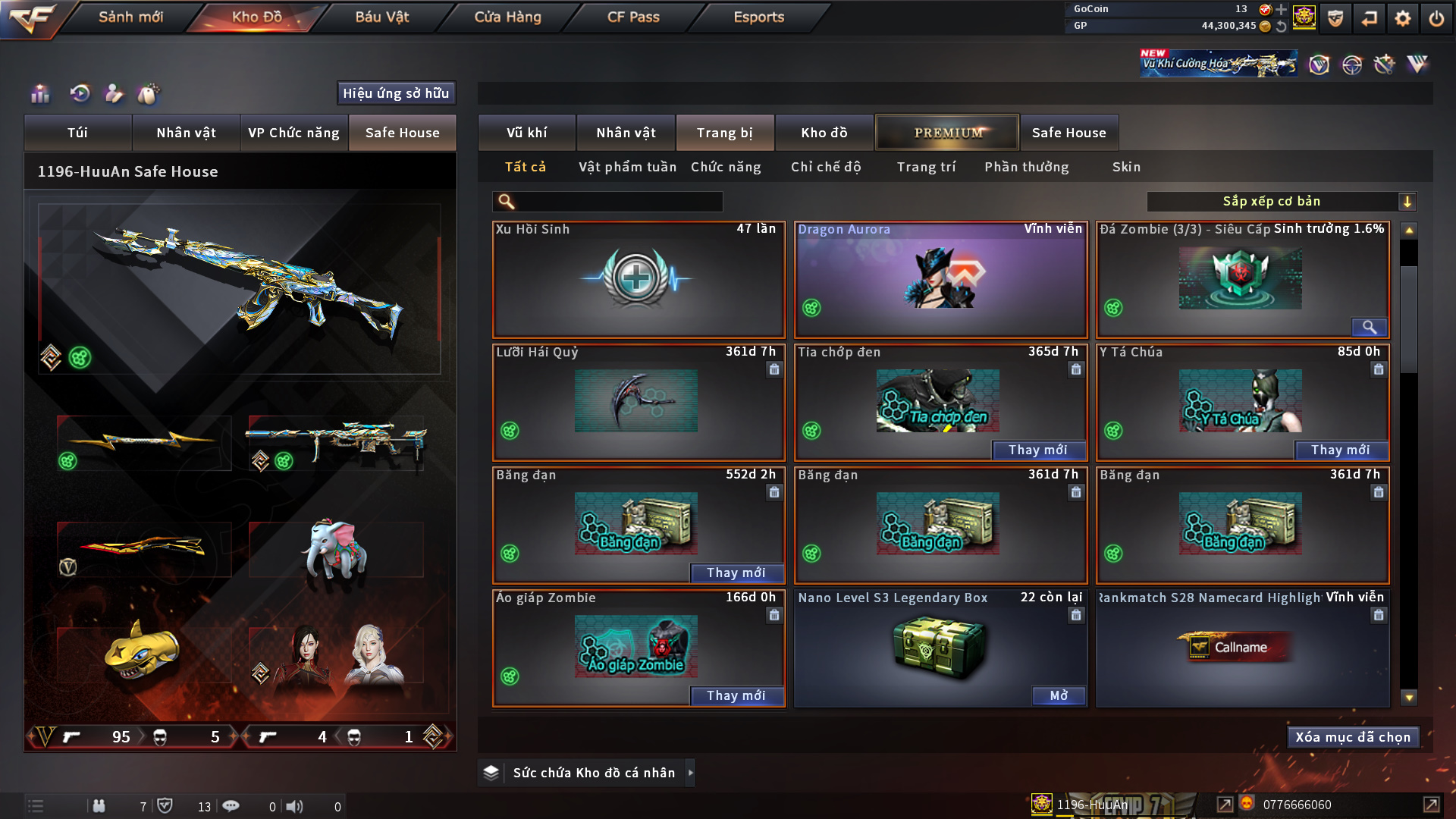Viewport: 1456px width, 819px height.
Task: Expand Sức chứa Kho đồ cá nhân
Action: [x=691, y=773]
